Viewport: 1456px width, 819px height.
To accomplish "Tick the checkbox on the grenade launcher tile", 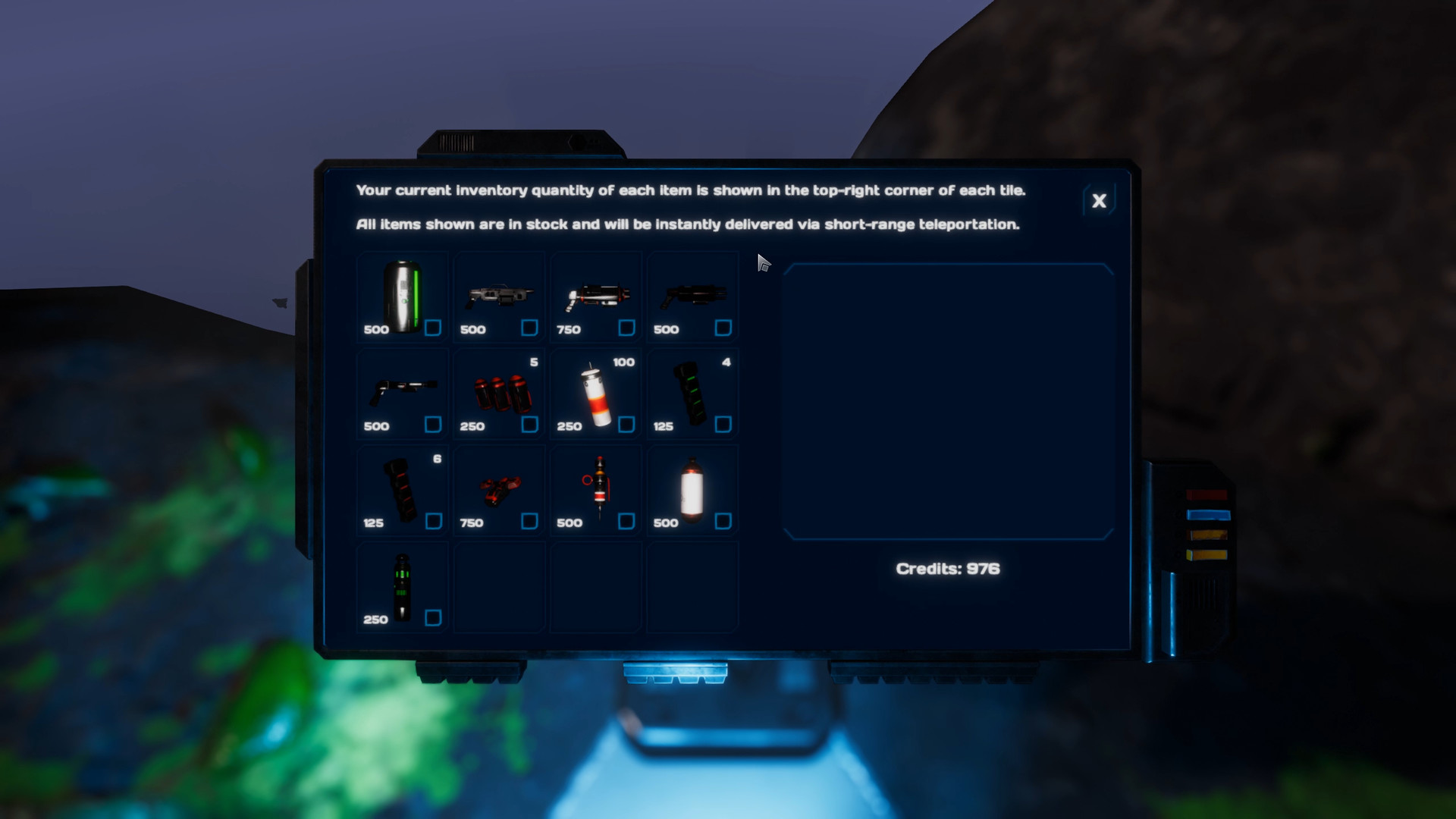I will [626, 329].
